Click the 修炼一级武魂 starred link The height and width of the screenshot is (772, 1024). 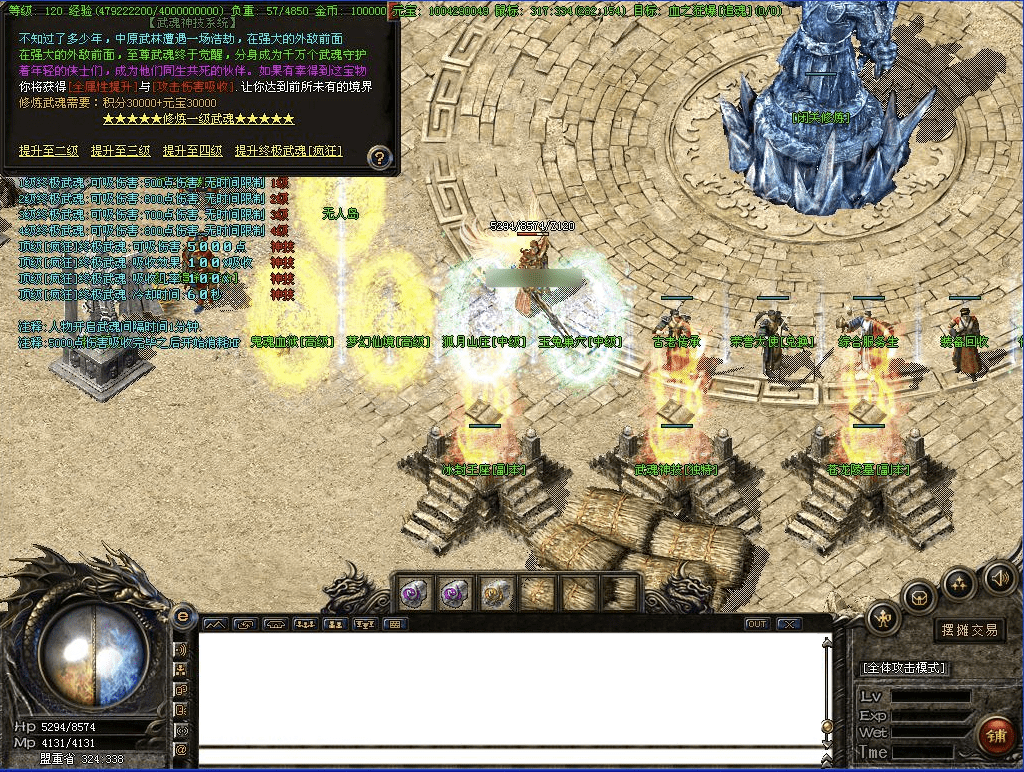[198, 119]
